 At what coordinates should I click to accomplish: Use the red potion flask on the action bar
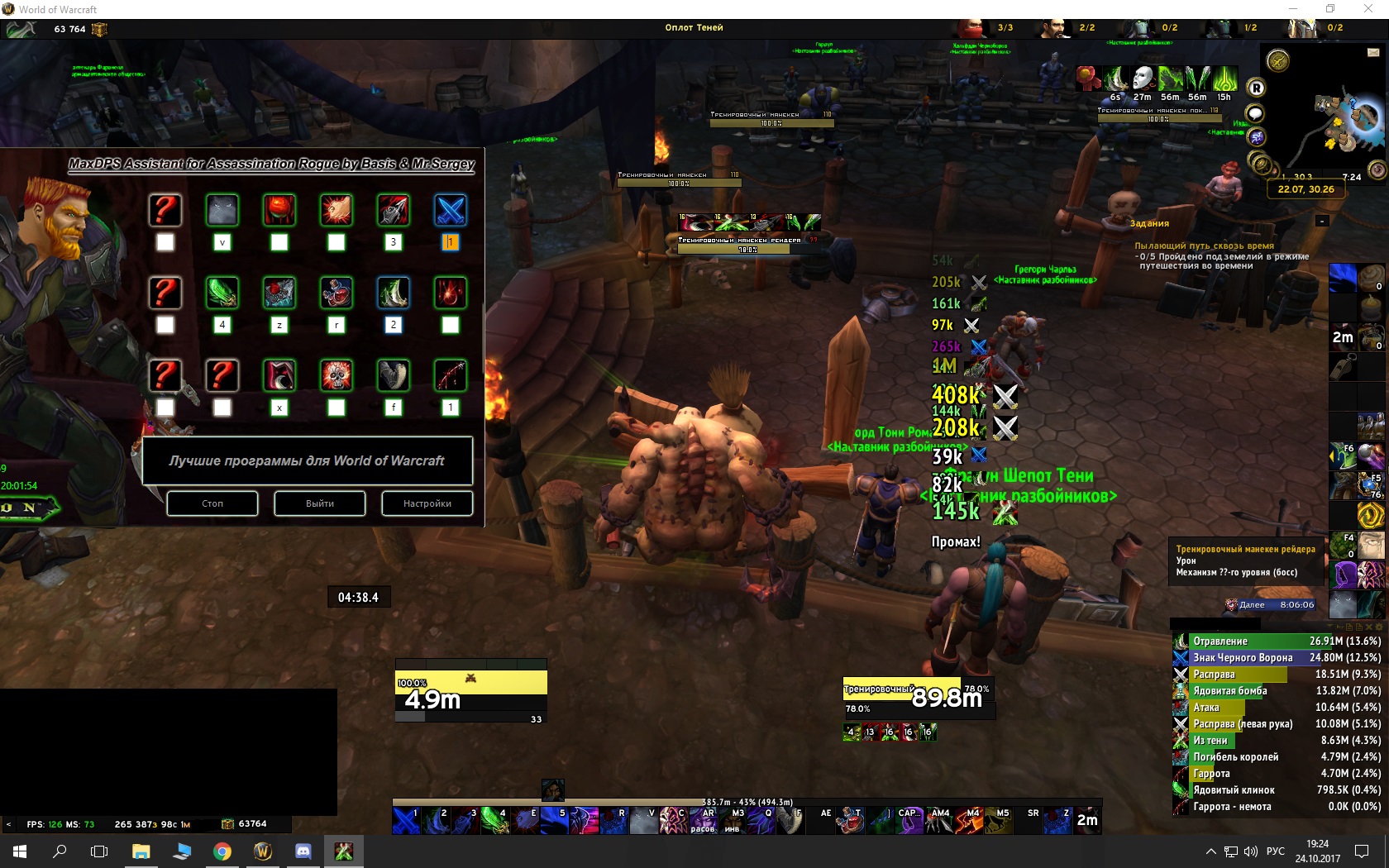coord(850,820)
